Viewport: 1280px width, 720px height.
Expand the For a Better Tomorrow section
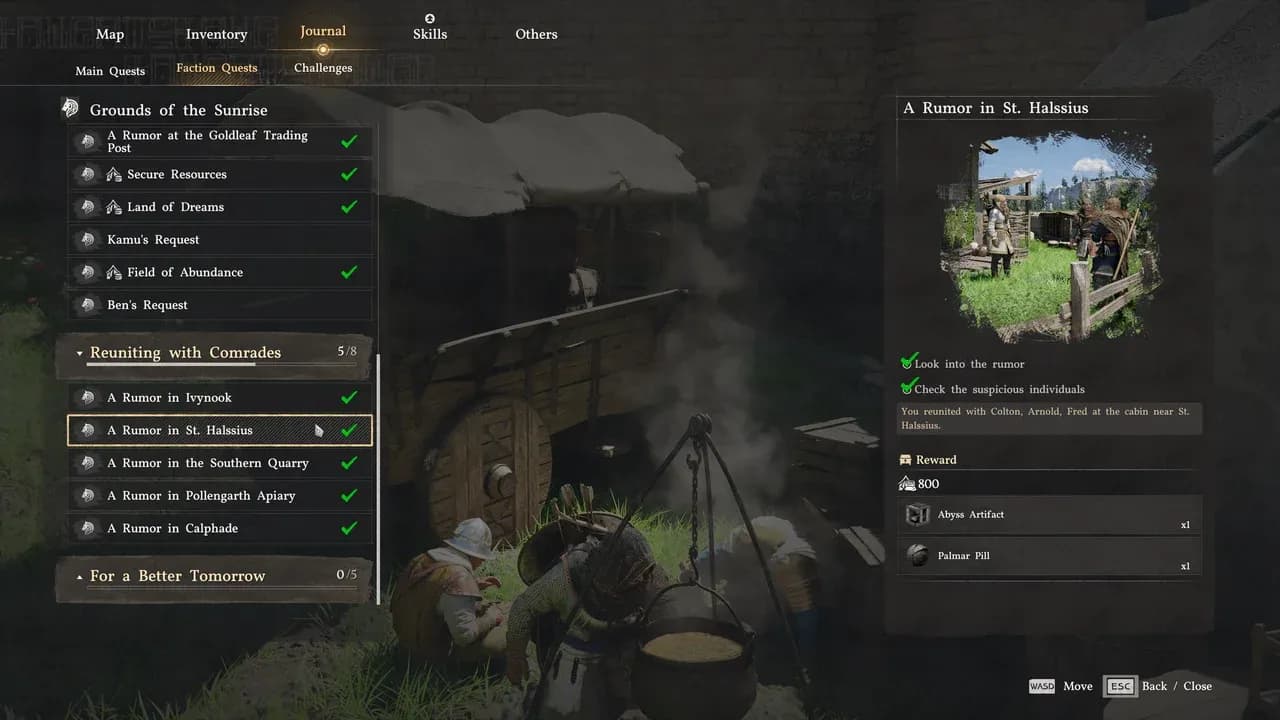tap(81, 576)
